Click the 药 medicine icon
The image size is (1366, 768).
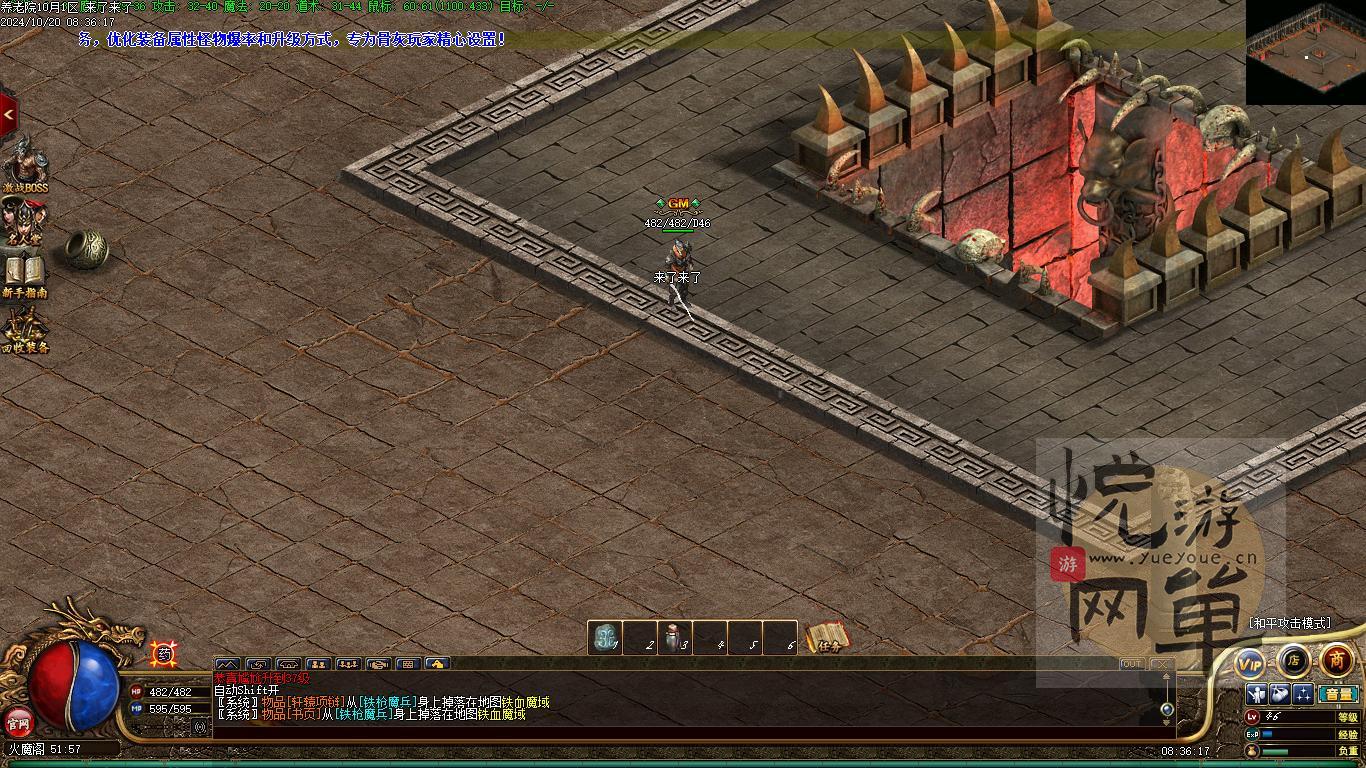click(164, 654)
